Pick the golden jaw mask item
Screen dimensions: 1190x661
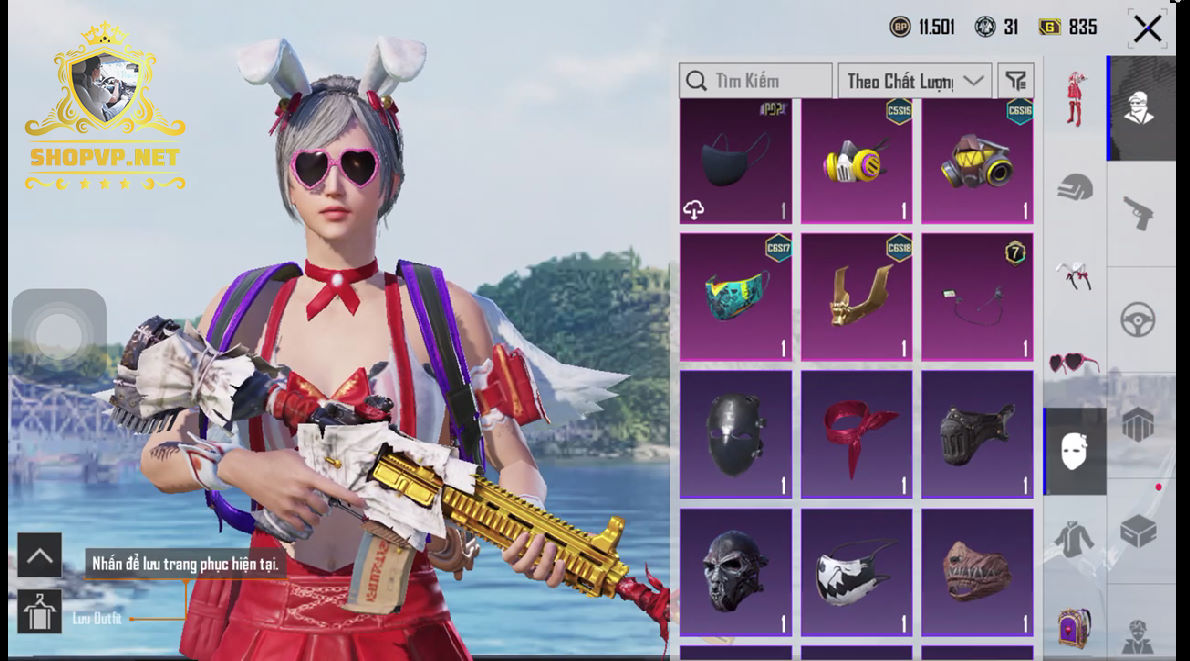coord(857,297)
